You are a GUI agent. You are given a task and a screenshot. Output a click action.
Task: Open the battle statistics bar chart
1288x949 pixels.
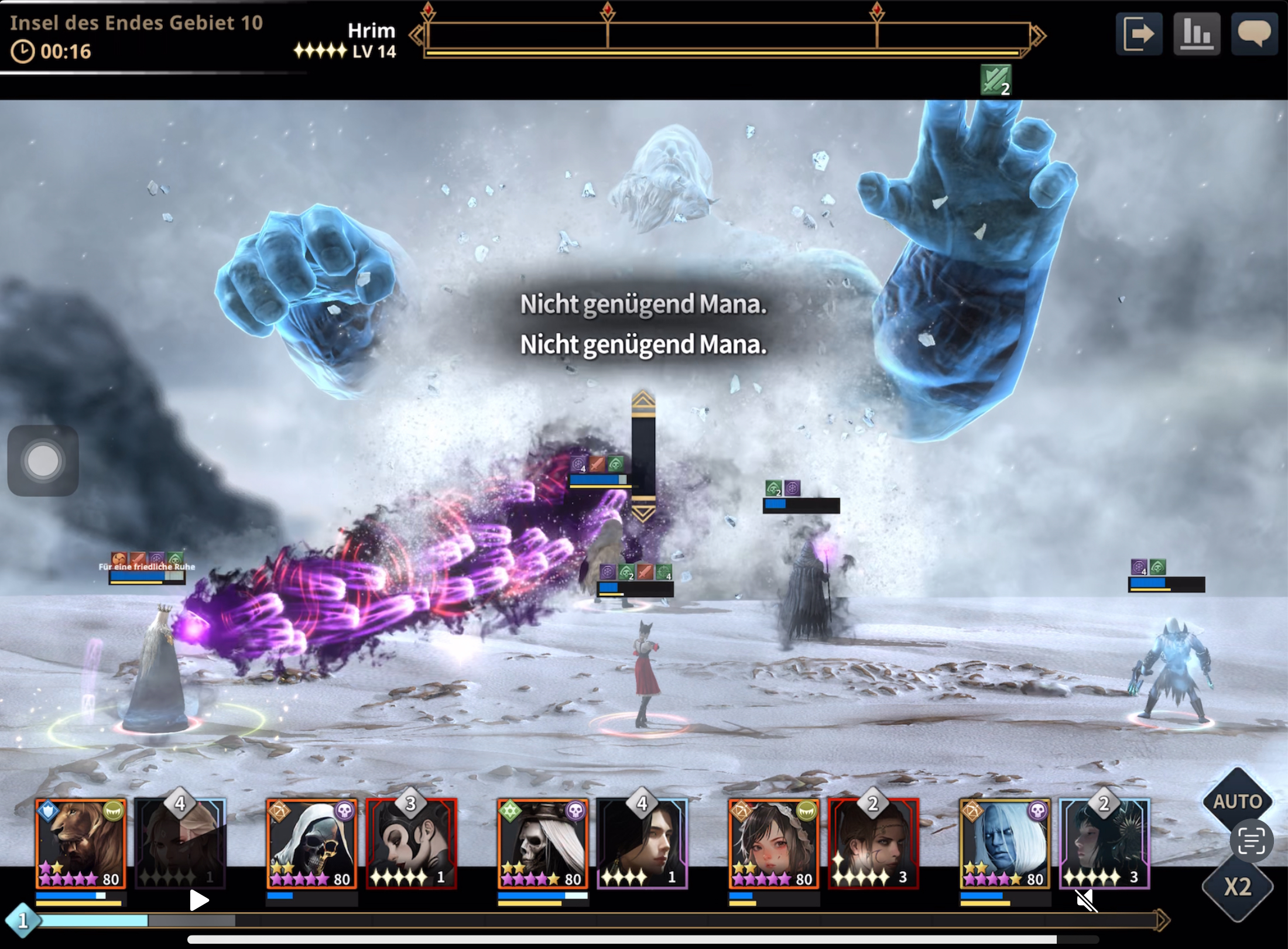pyautogui.click(x=1196, y=34)
